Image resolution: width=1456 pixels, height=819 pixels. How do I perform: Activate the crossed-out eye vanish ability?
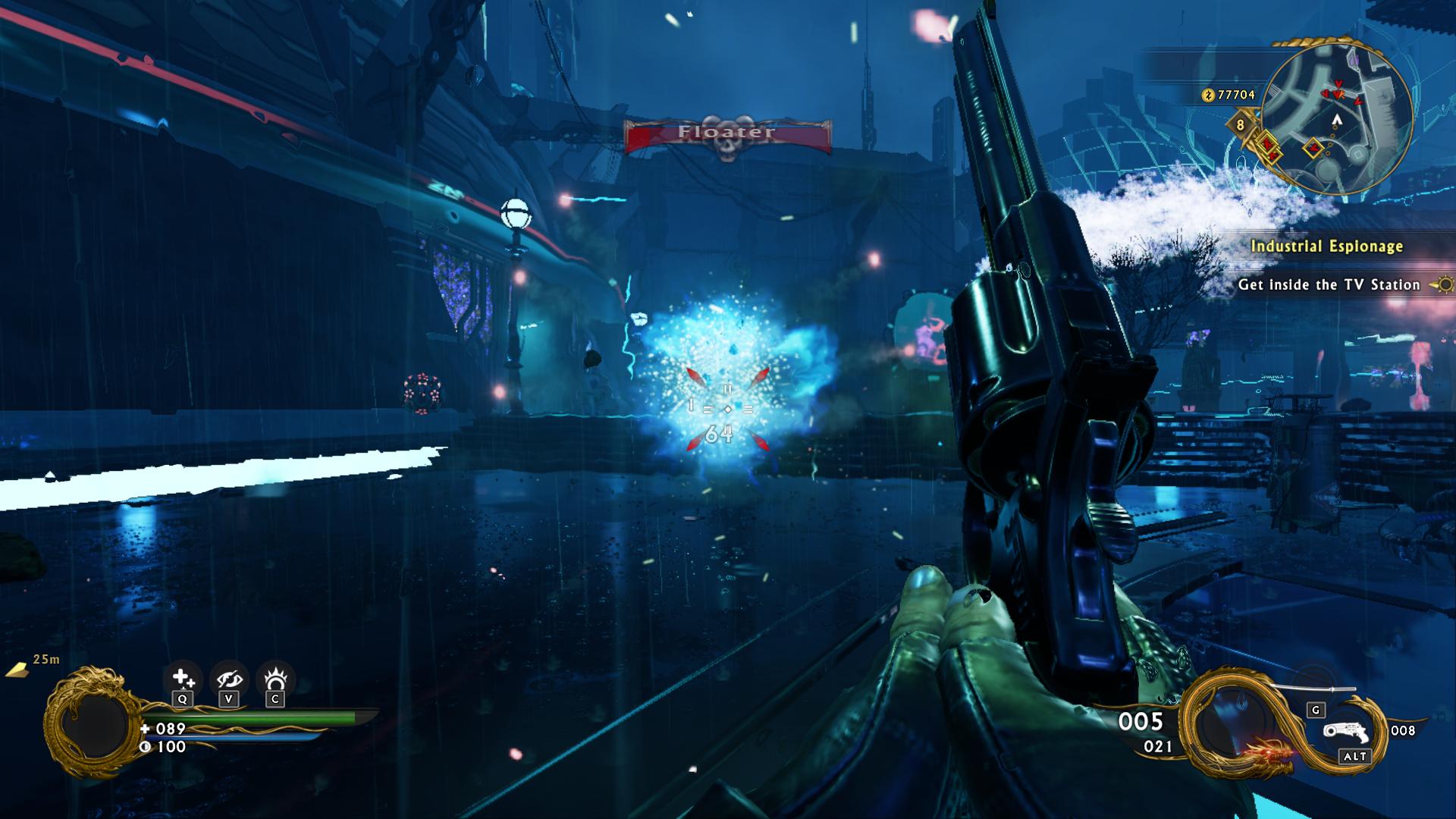[x=229, y=679]
